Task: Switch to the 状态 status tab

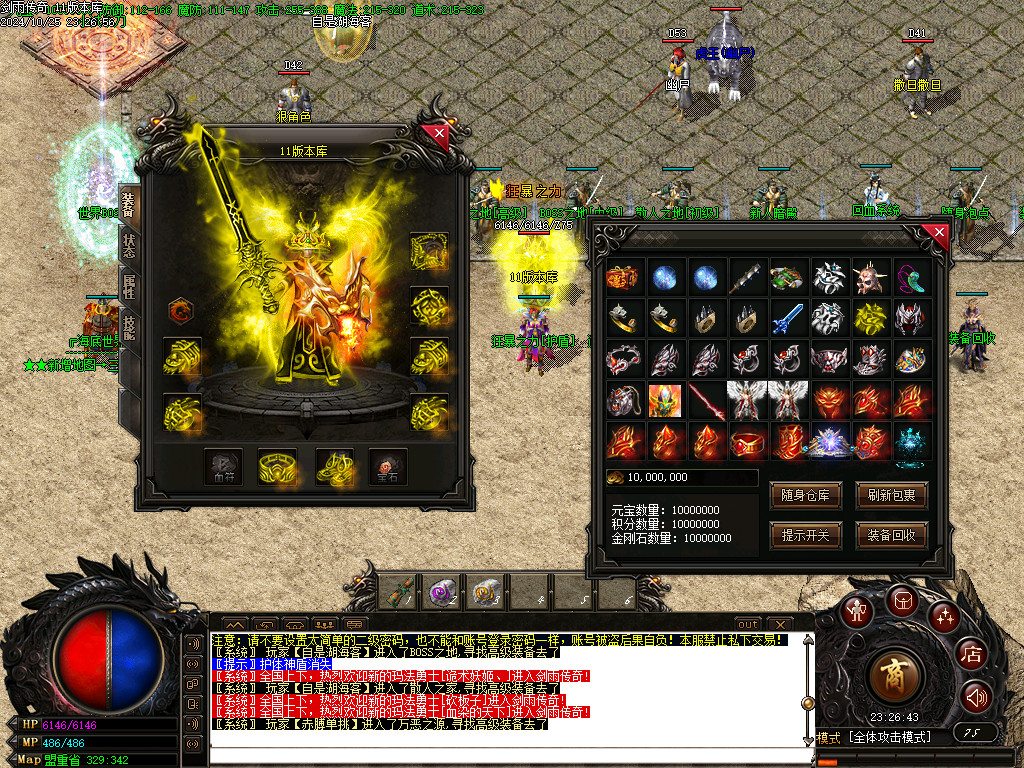Action: pyautogui.click(x=129, y=243)
